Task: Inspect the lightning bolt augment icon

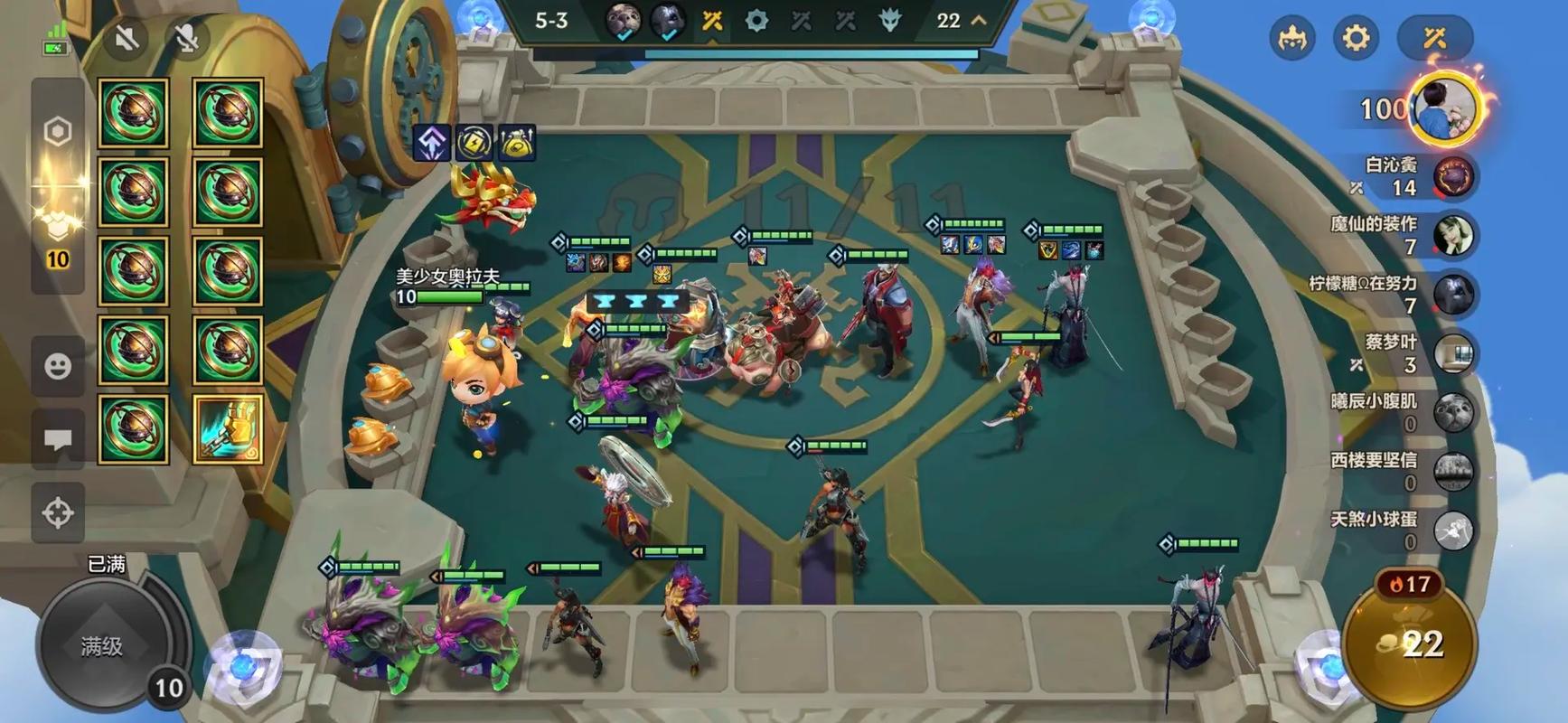Action: click(474, 142)
